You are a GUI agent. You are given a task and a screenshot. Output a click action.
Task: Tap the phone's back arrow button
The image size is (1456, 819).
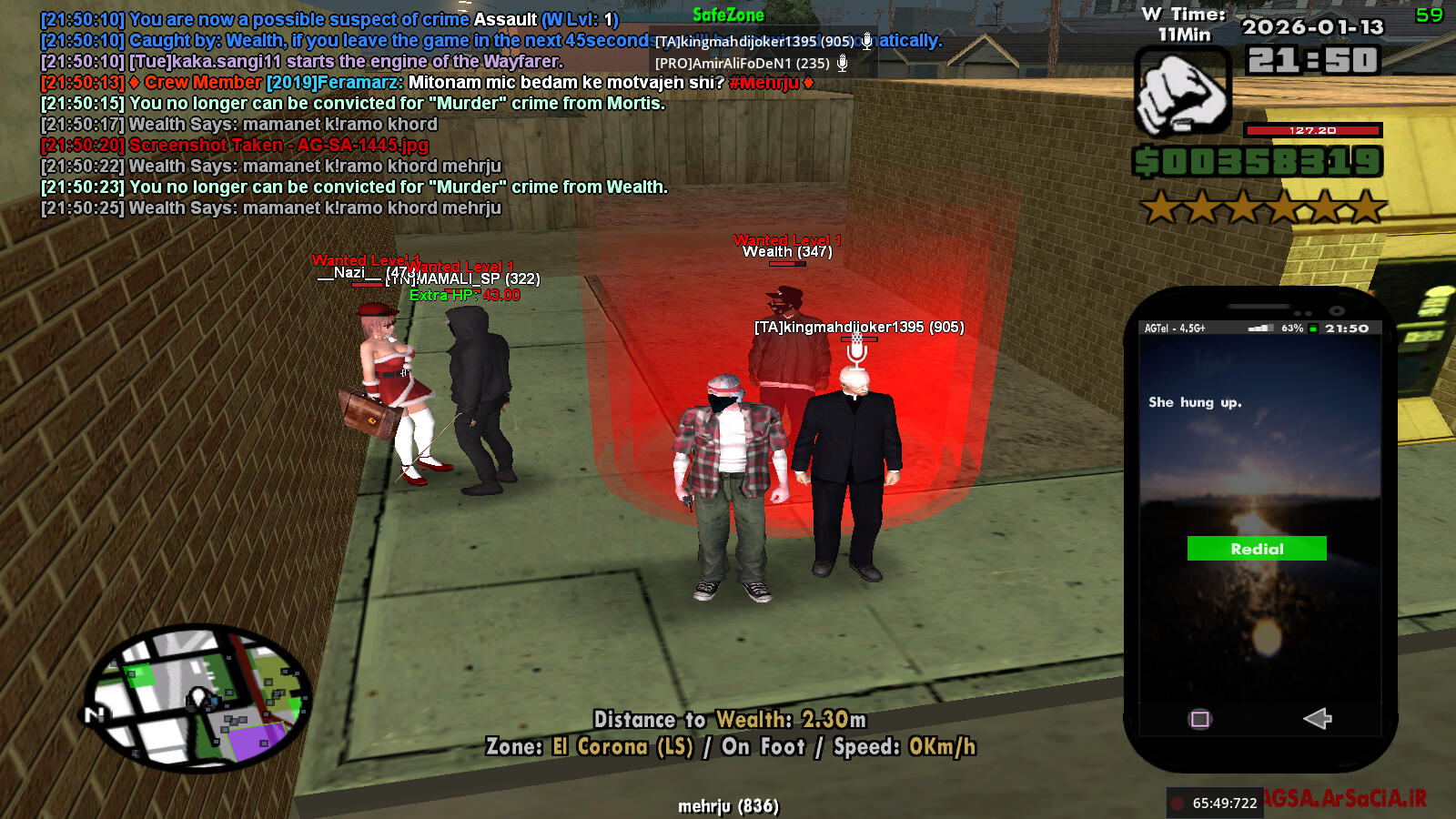click(x=1317, y=719)
